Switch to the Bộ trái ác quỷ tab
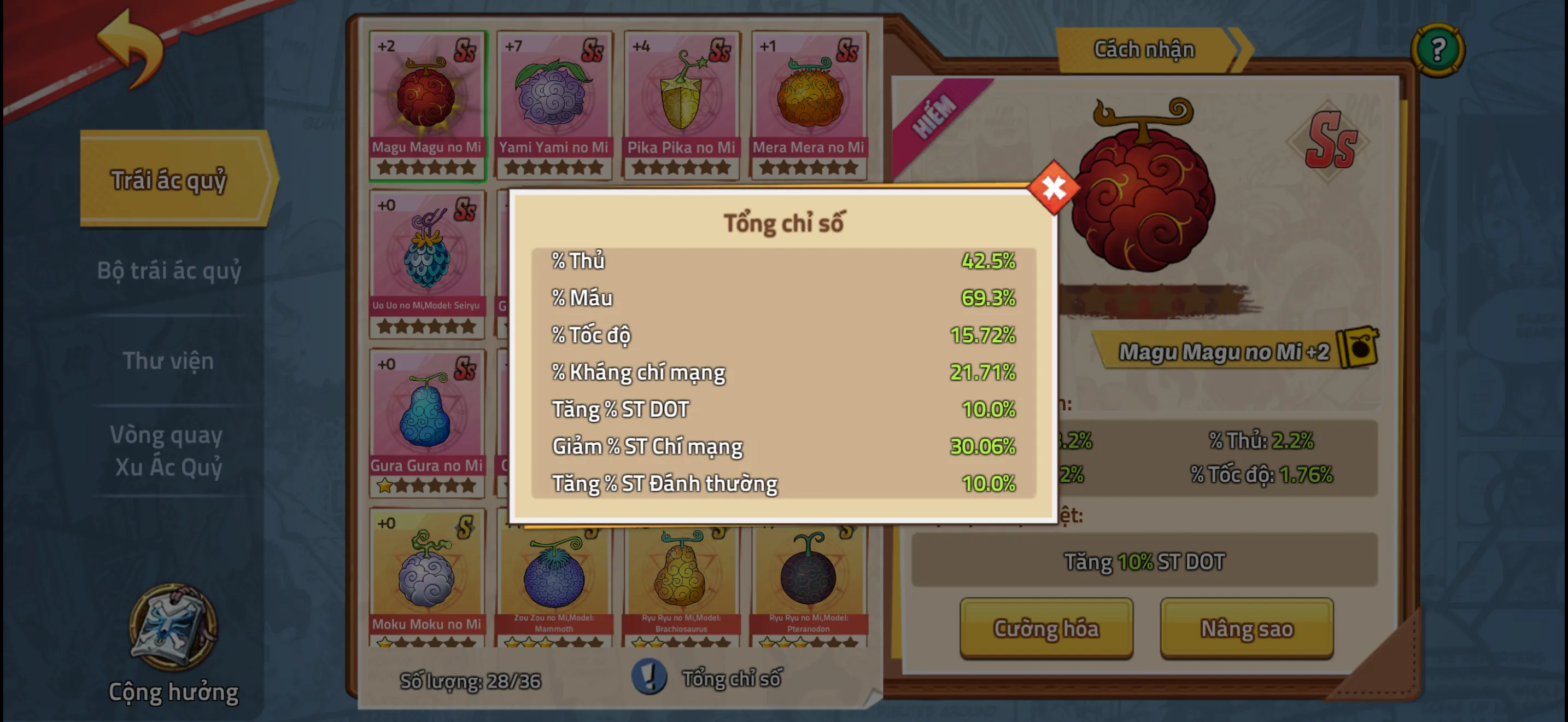The height and width of the screenshot is (722, 1568). pos(169,271)
